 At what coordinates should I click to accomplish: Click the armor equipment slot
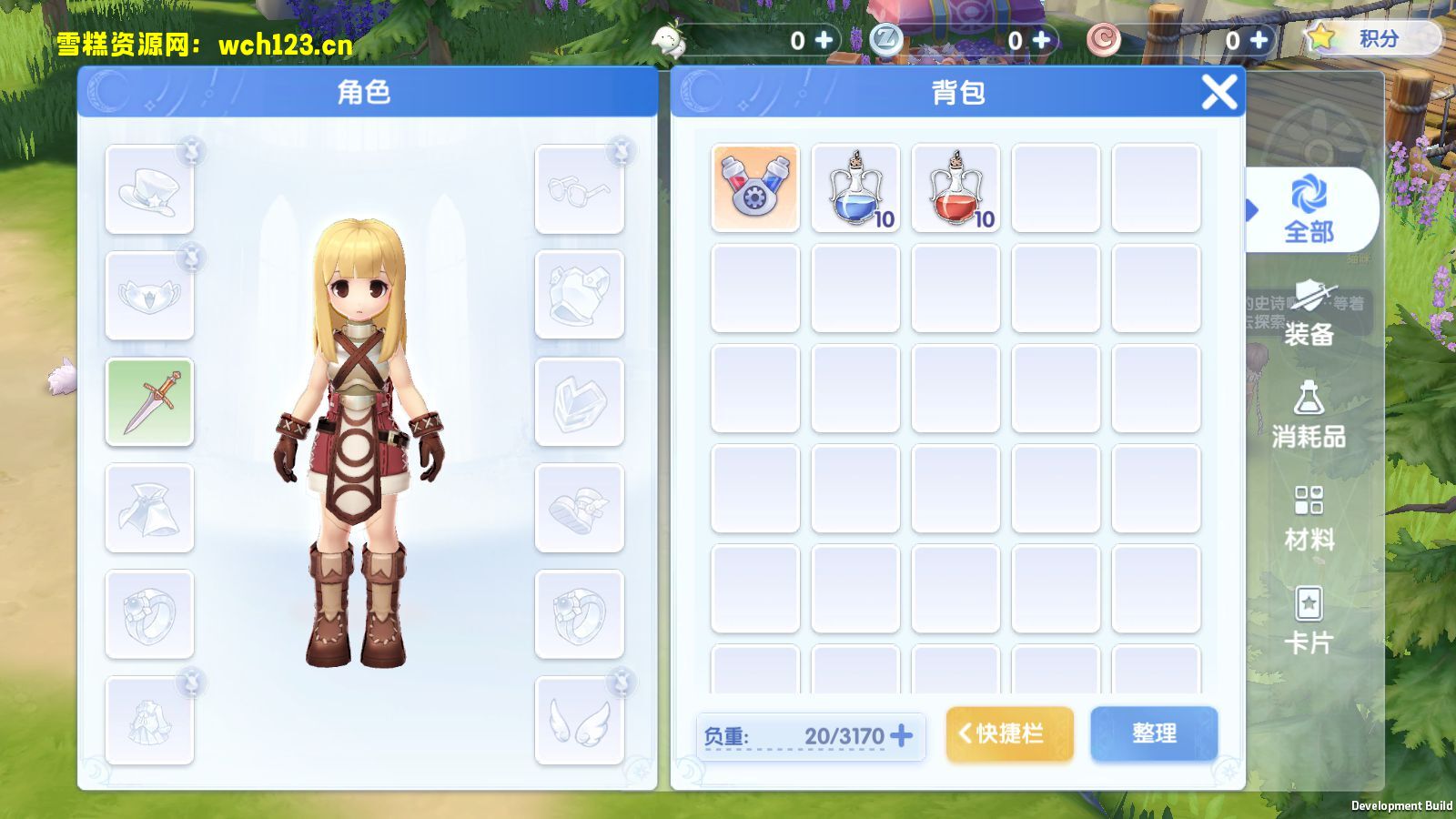[x=580, y=291]
